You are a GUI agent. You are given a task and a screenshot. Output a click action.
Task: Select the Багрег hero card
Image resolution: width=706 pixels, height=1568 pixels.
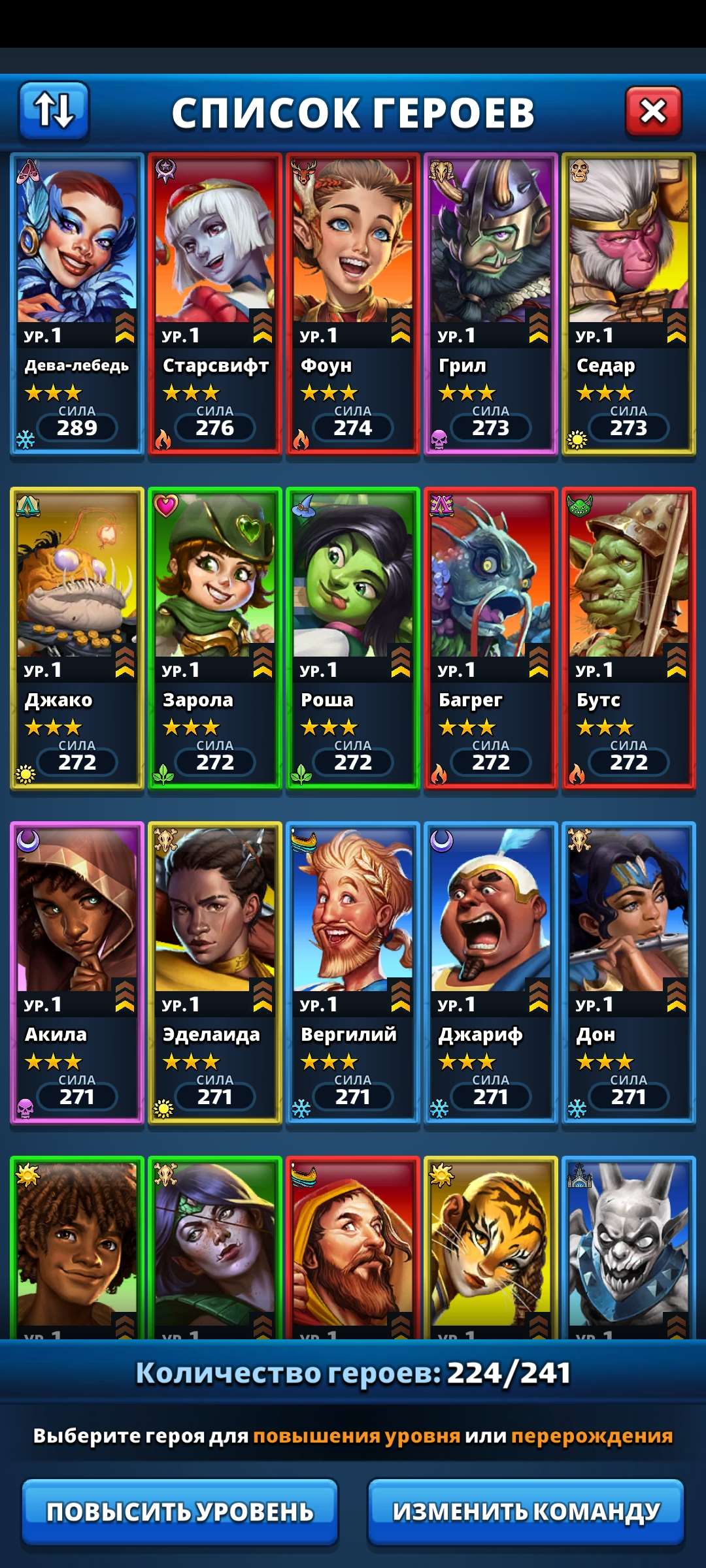coord(491,638)
